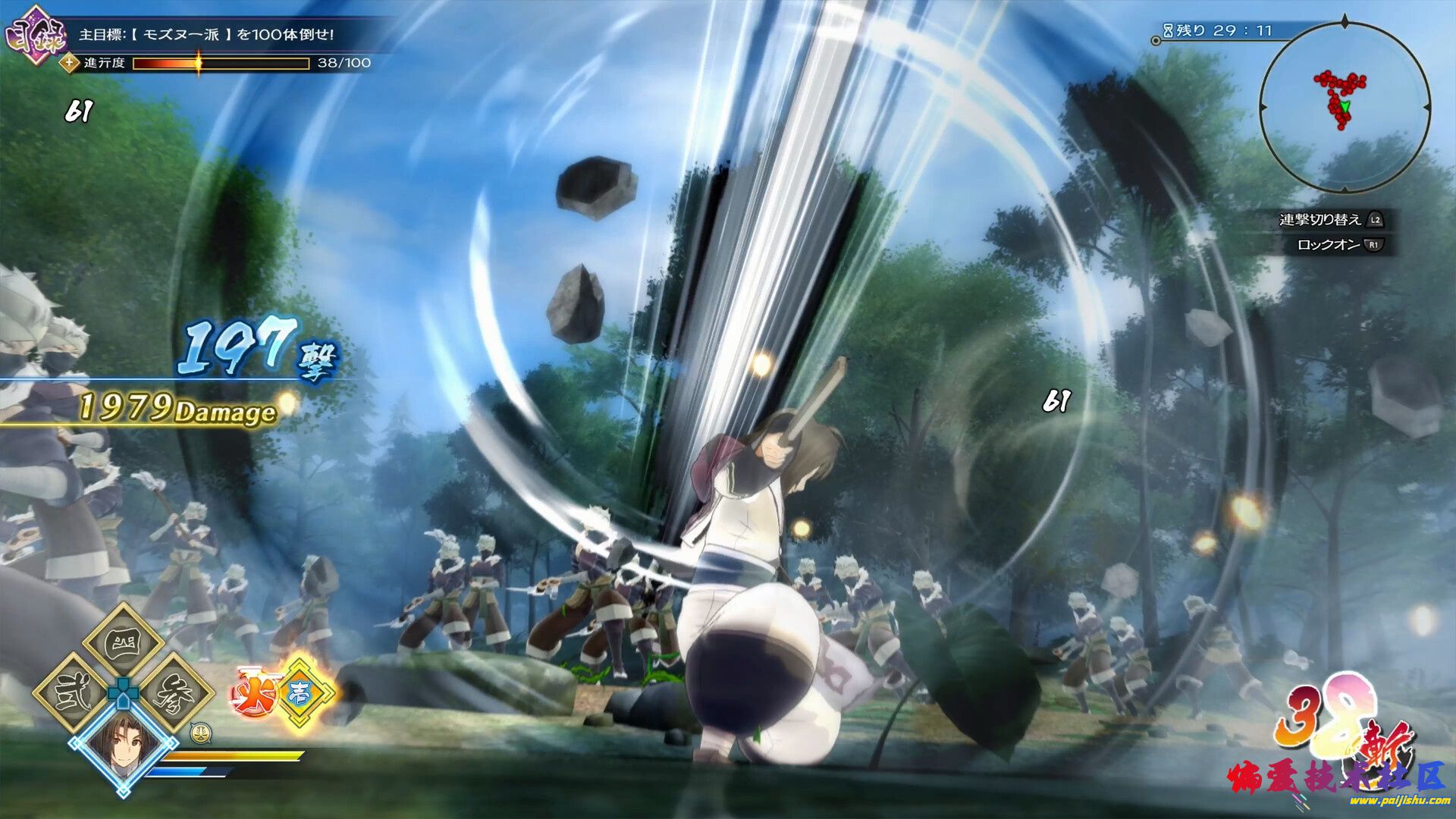Select the main objective text モズヌー派 を100体倒せ

coord(206,35)
